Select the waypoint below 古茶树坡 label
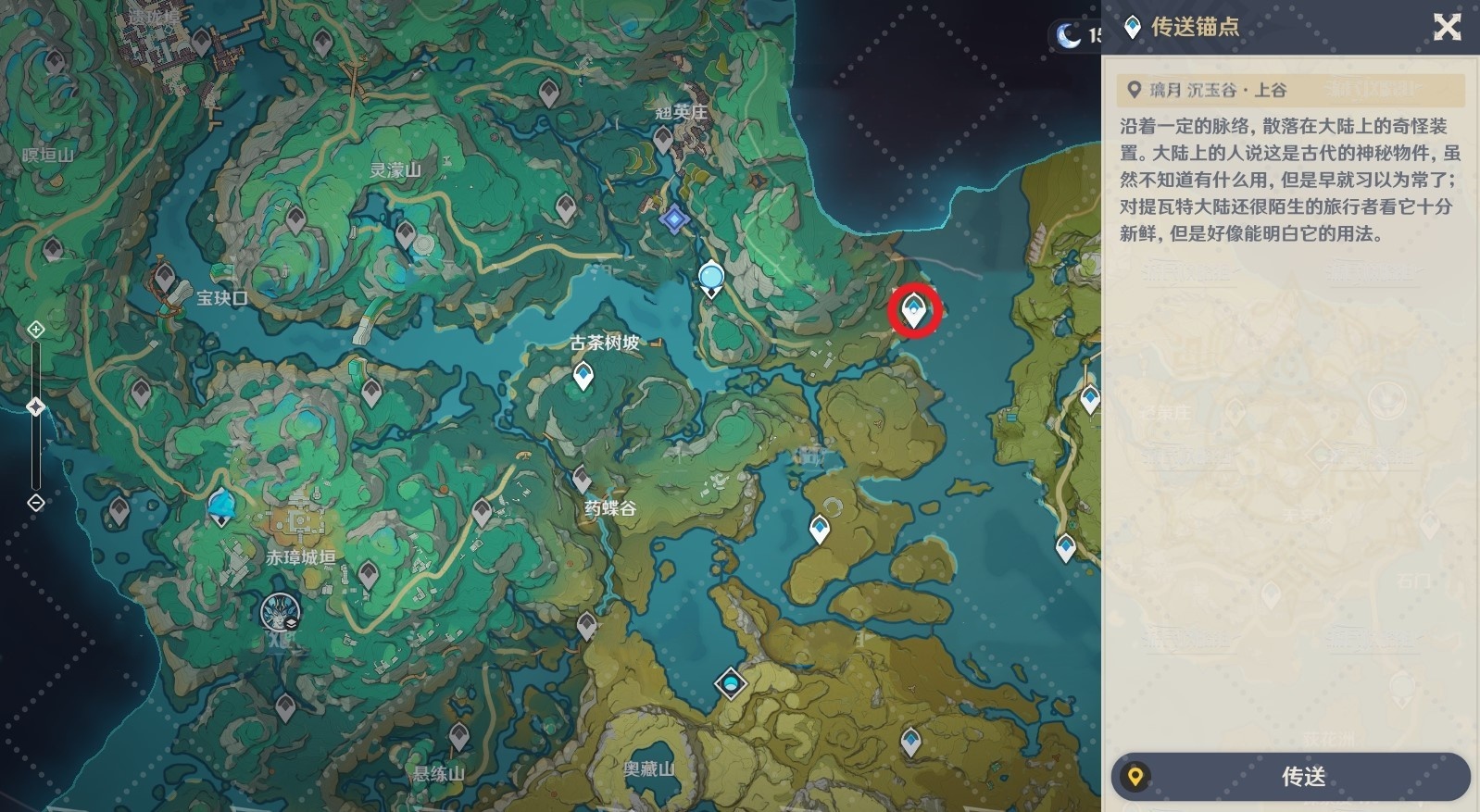This screenshot has width=1480, height=812. pyautogui.click(x=583, y=375)
